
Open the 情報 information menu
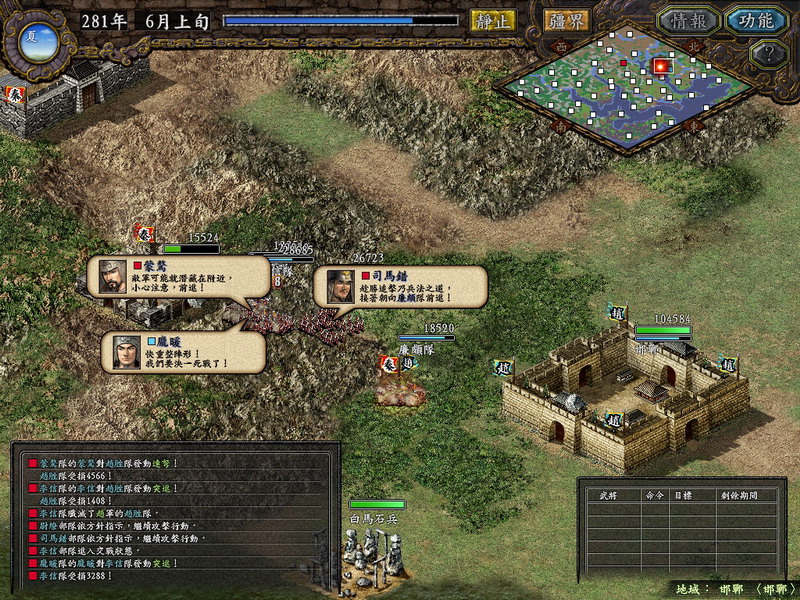[x=689, y=21]
